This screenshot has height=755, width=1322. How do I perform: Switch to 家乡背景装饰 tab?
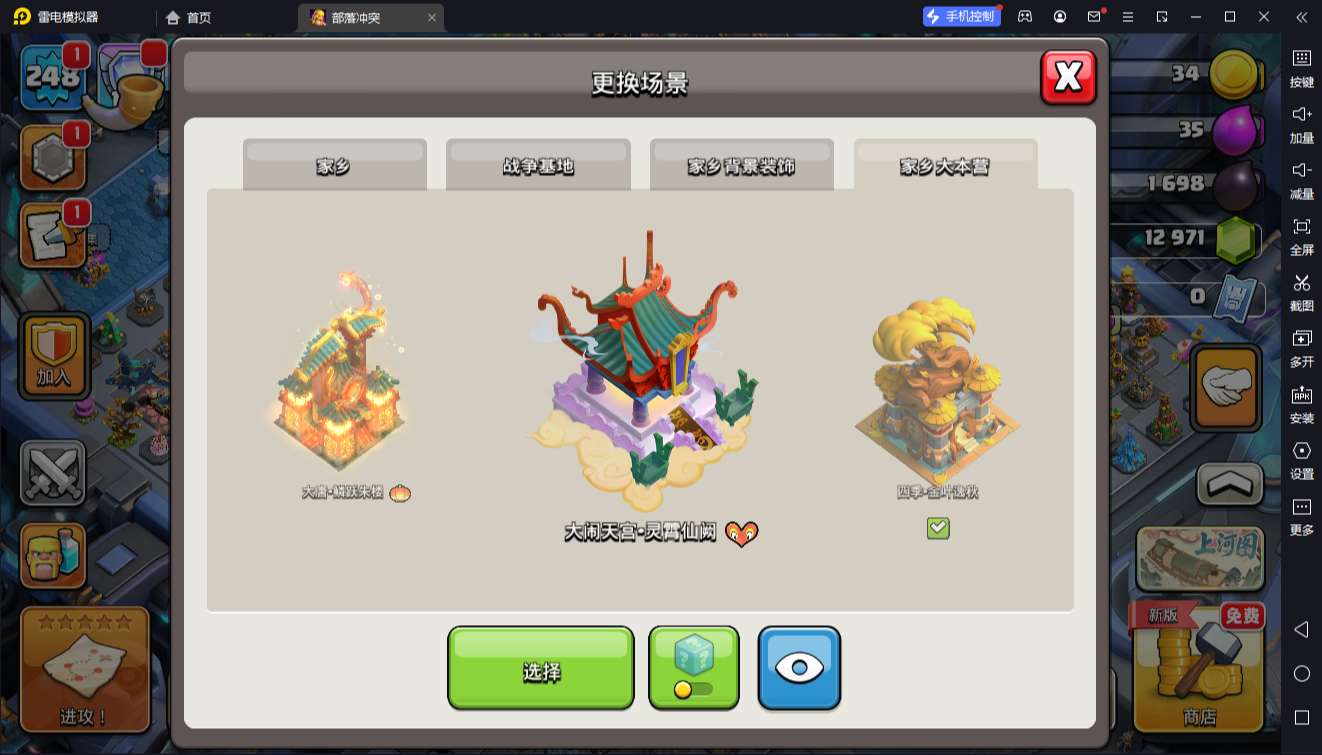pyautogui.click(x=741, y=165)
